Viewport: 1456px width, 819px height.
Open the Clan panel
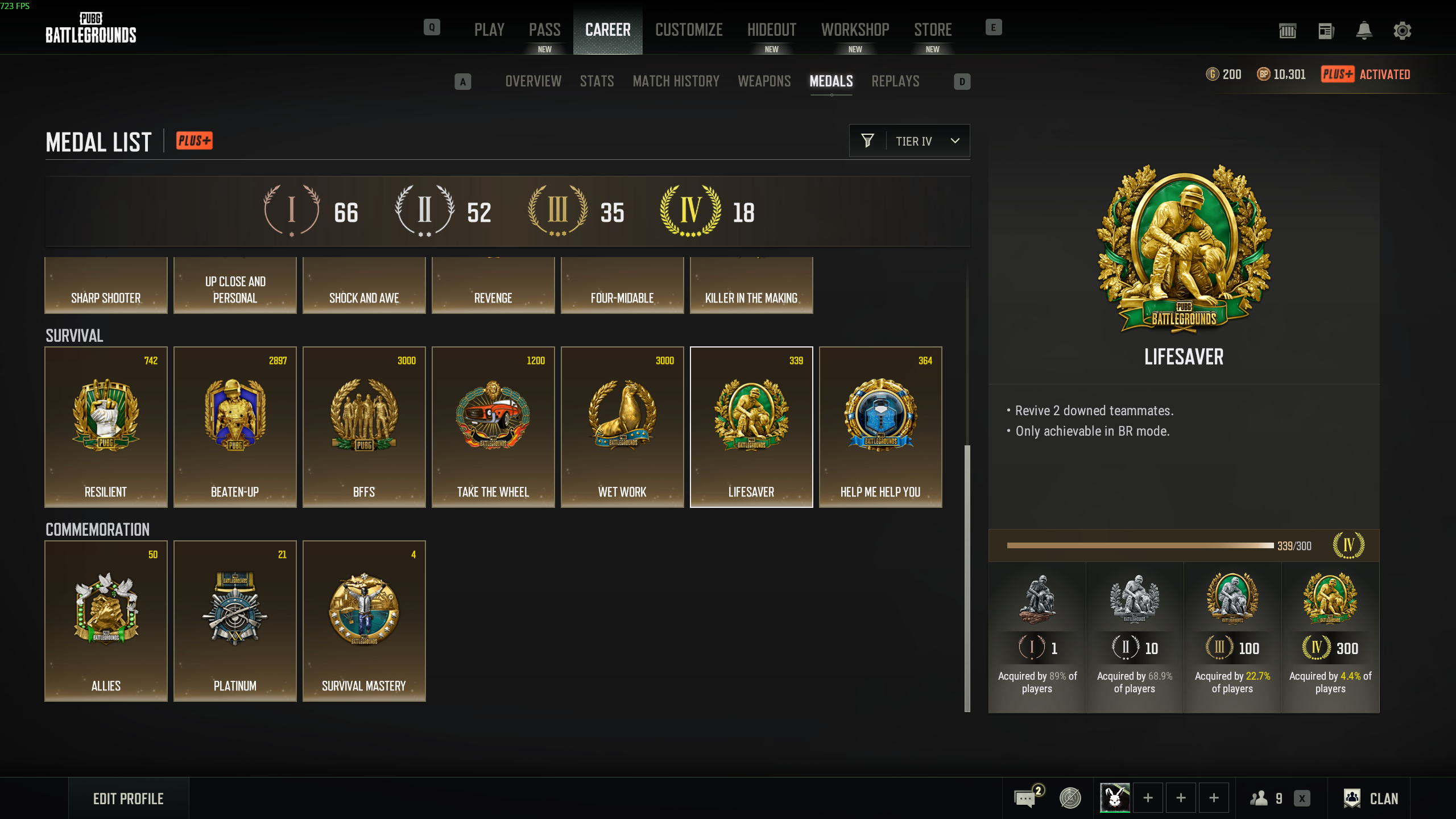coord(1371,799)
